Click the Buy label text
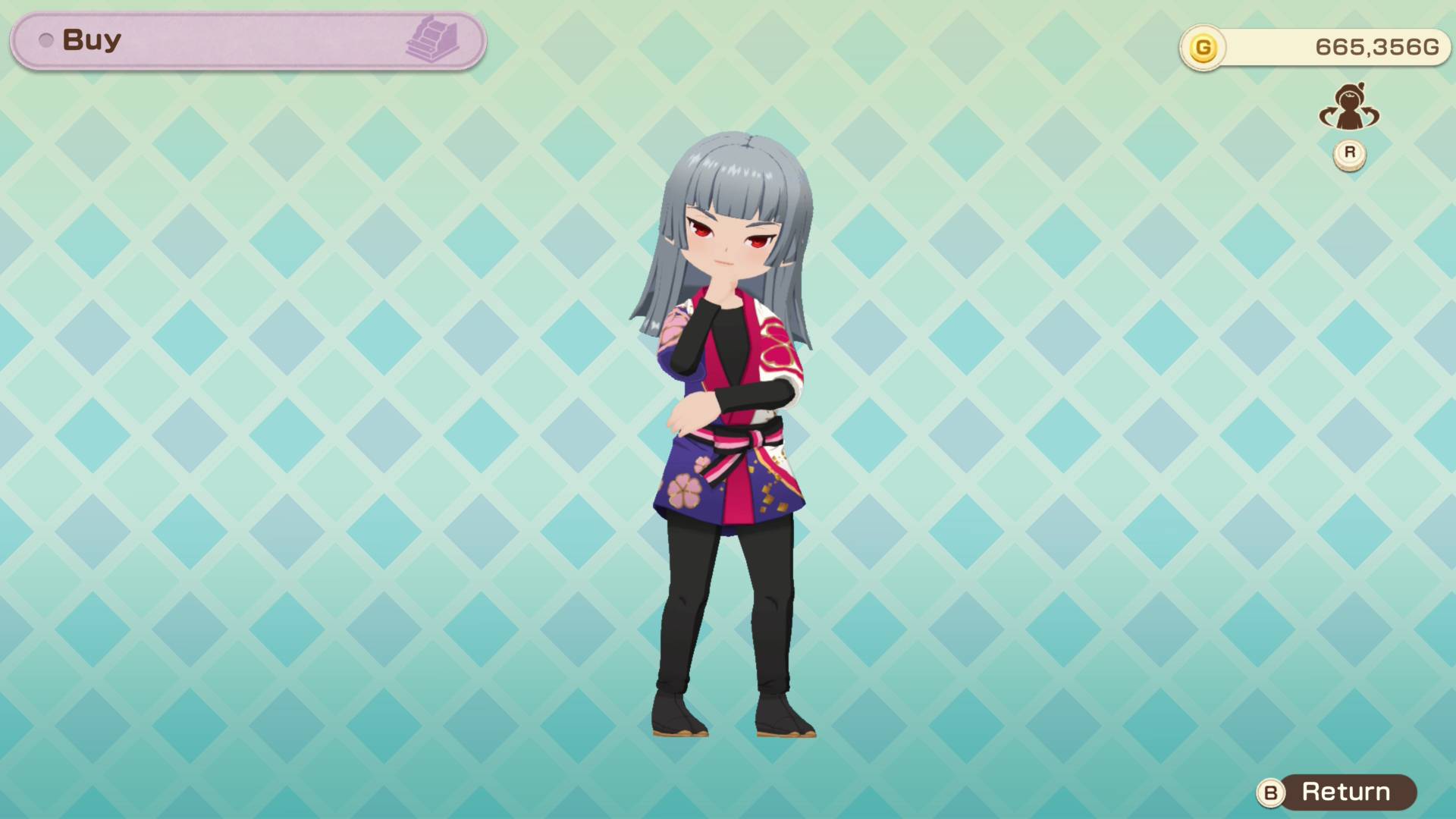The height and width of the screenshot is (819, 1456). coord(91,39)
